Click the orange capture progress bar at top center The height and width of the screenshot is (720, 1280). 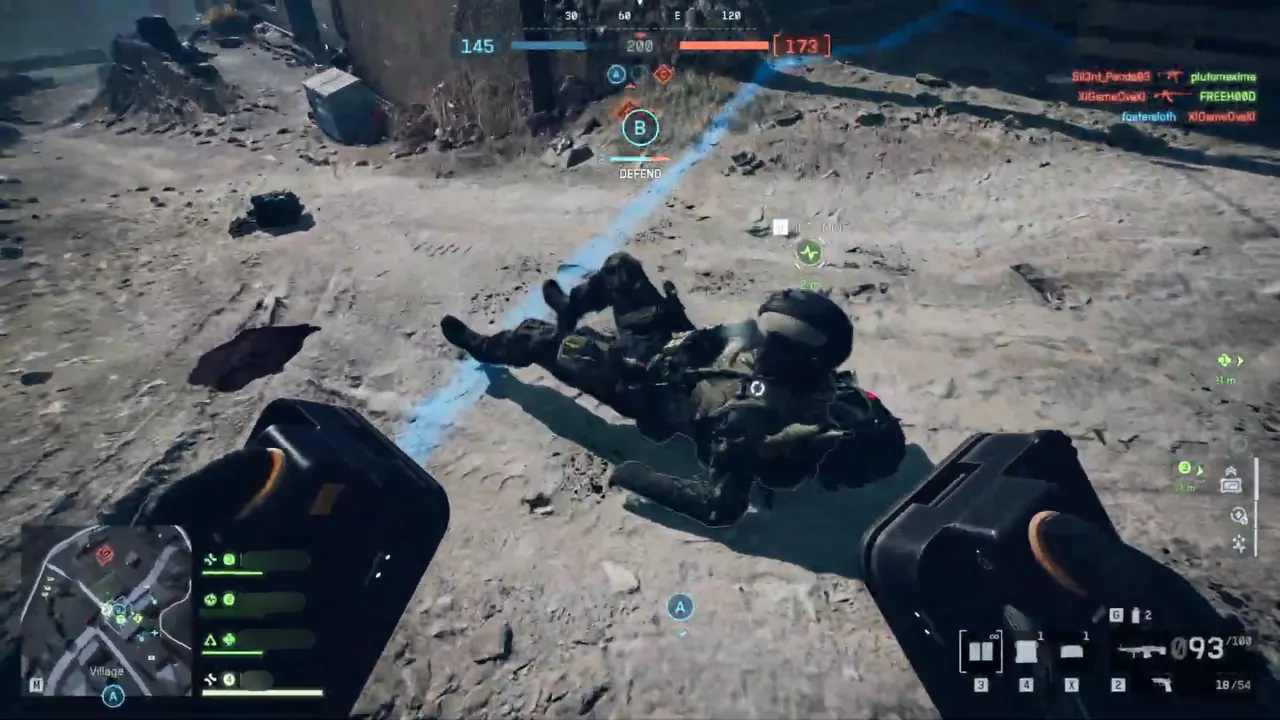(x=725, y=45)
